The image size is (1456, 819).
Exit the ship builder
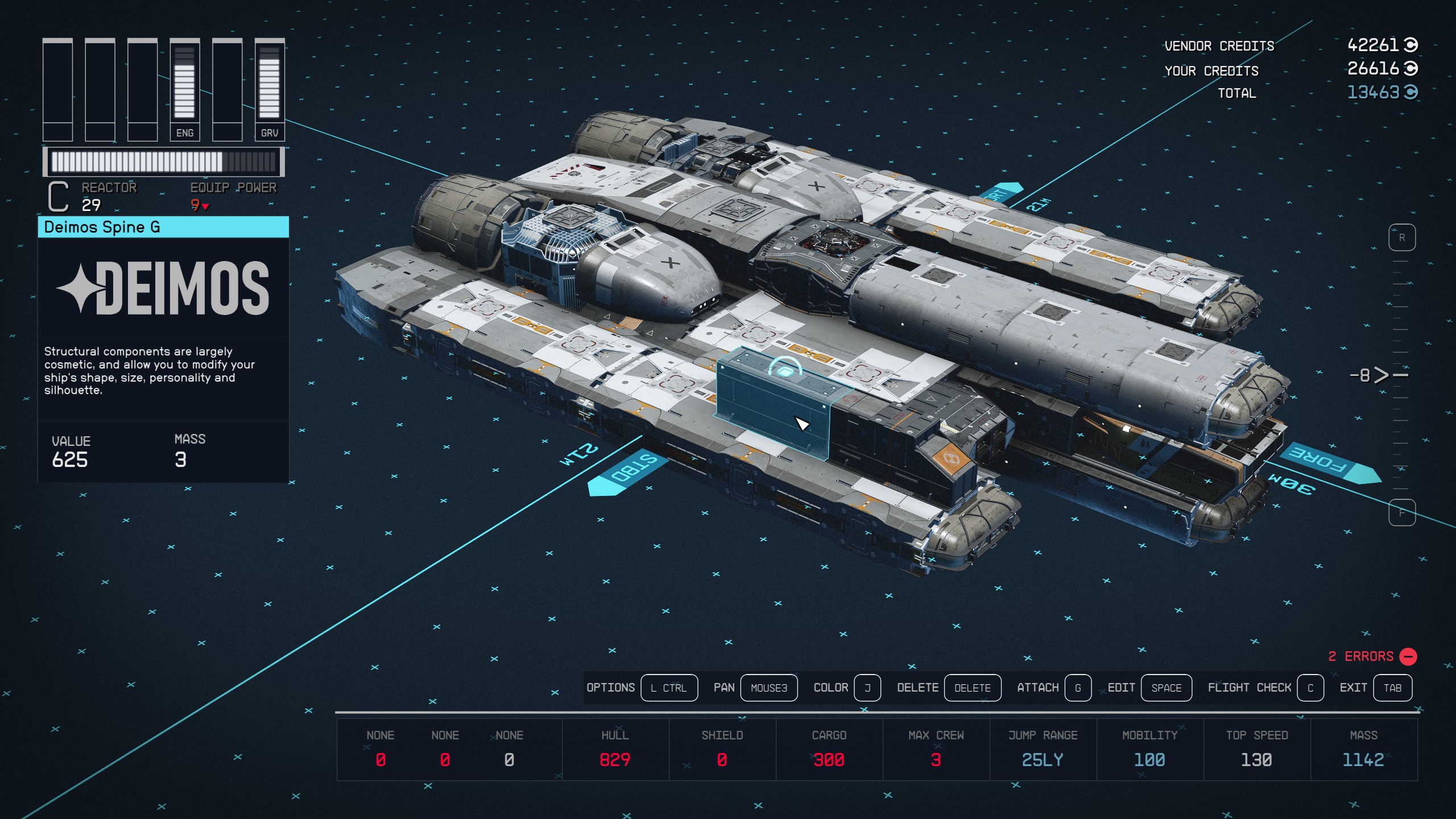(1392, 688)
